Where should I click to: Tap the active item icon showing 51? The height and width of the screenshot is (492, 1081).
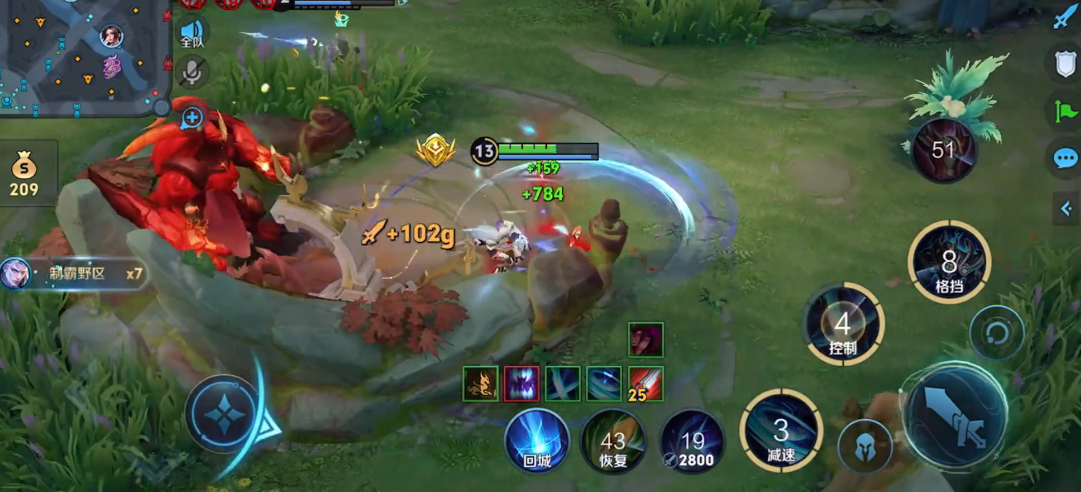point(944,150)
